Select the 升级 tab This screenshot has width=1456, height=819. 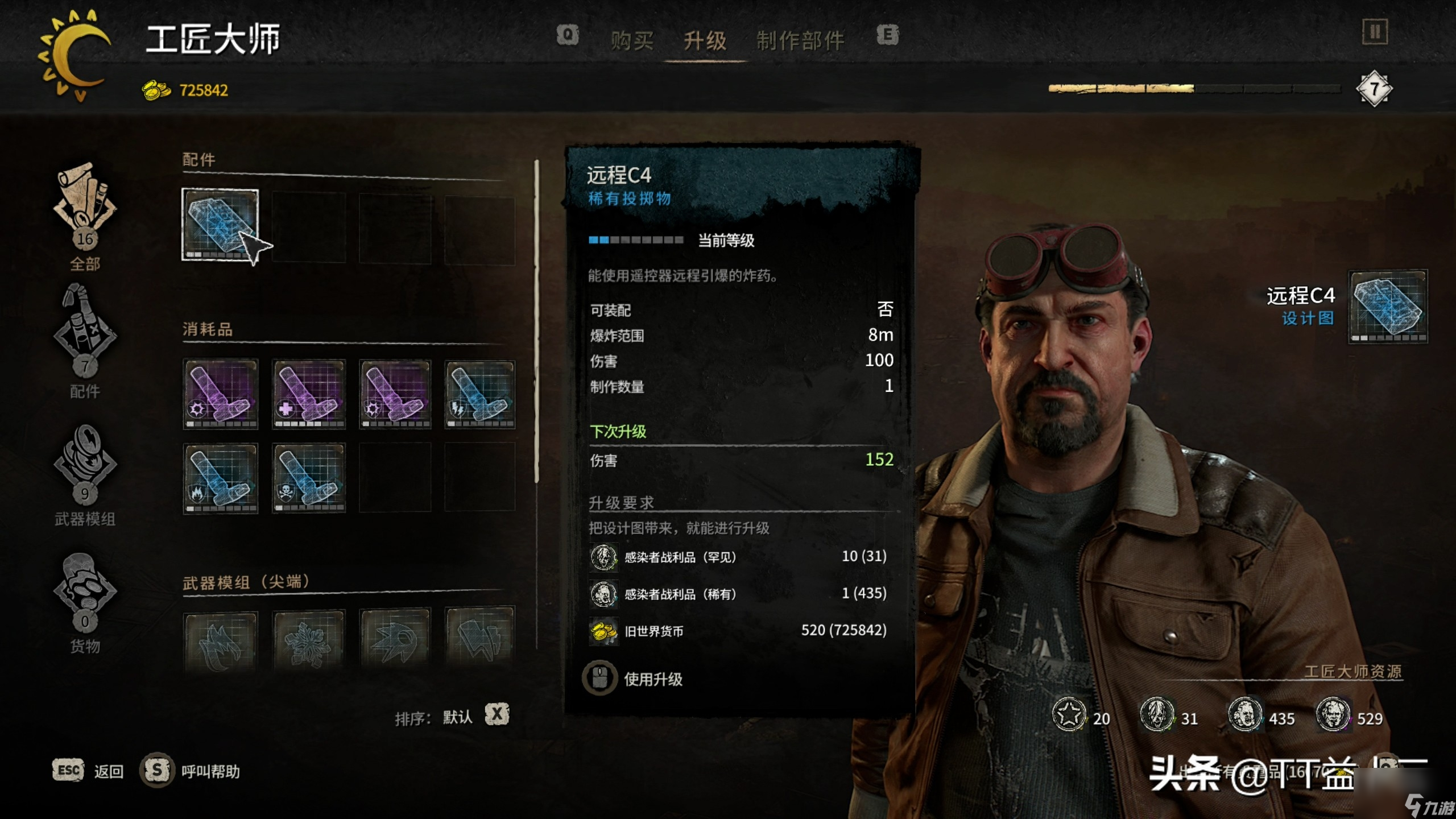tap(705, 40)
